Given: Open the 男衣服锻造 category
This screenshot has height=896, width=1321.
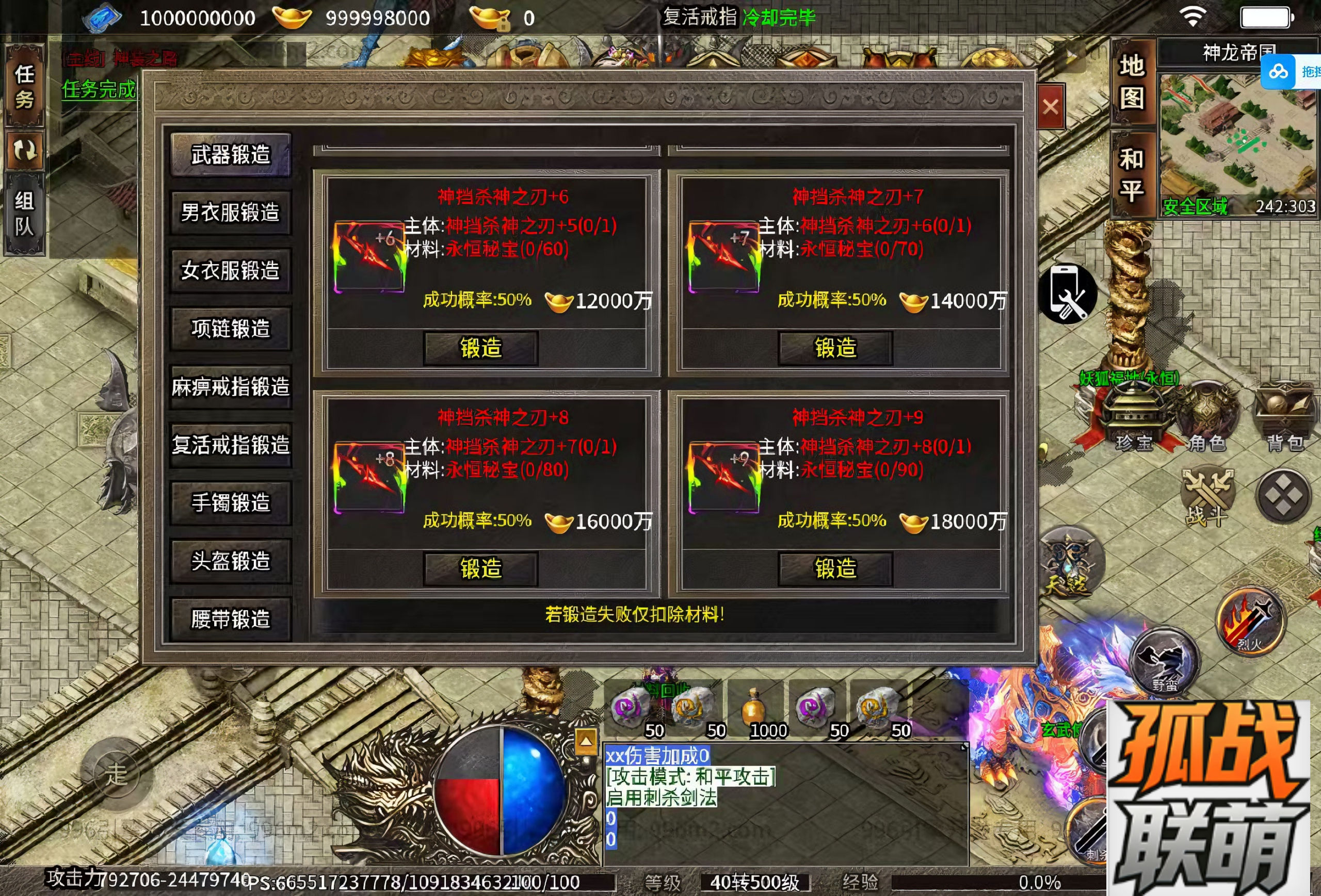Looking at the screenshot, I should point(230,213).
